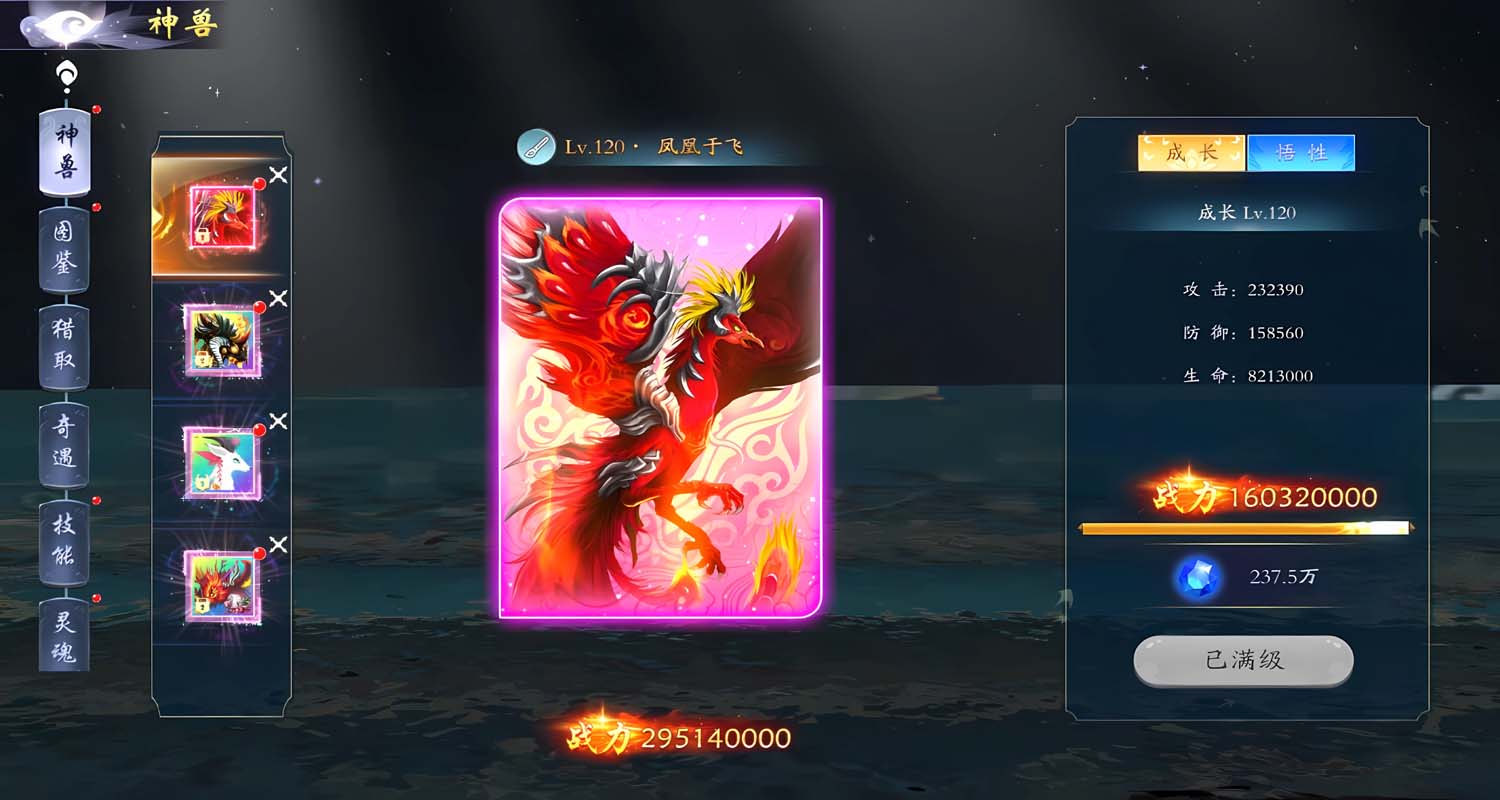Go to the 奇遇 side tab
This screenshot has height=800, width=1500.
click(x=65, y=443)
